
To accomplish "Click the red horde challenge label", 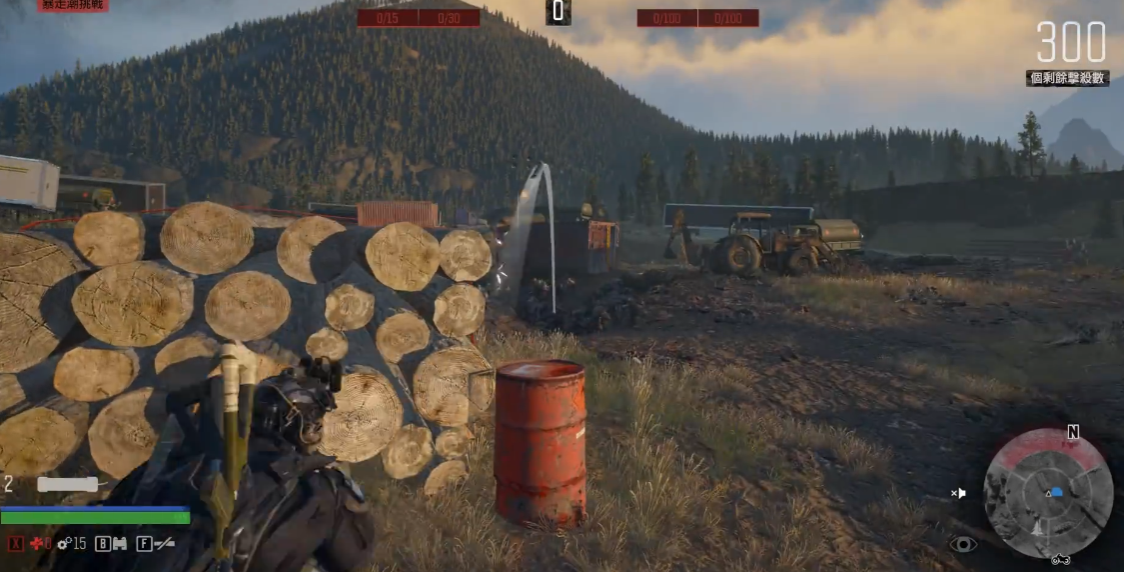I will tap(72, 5).
